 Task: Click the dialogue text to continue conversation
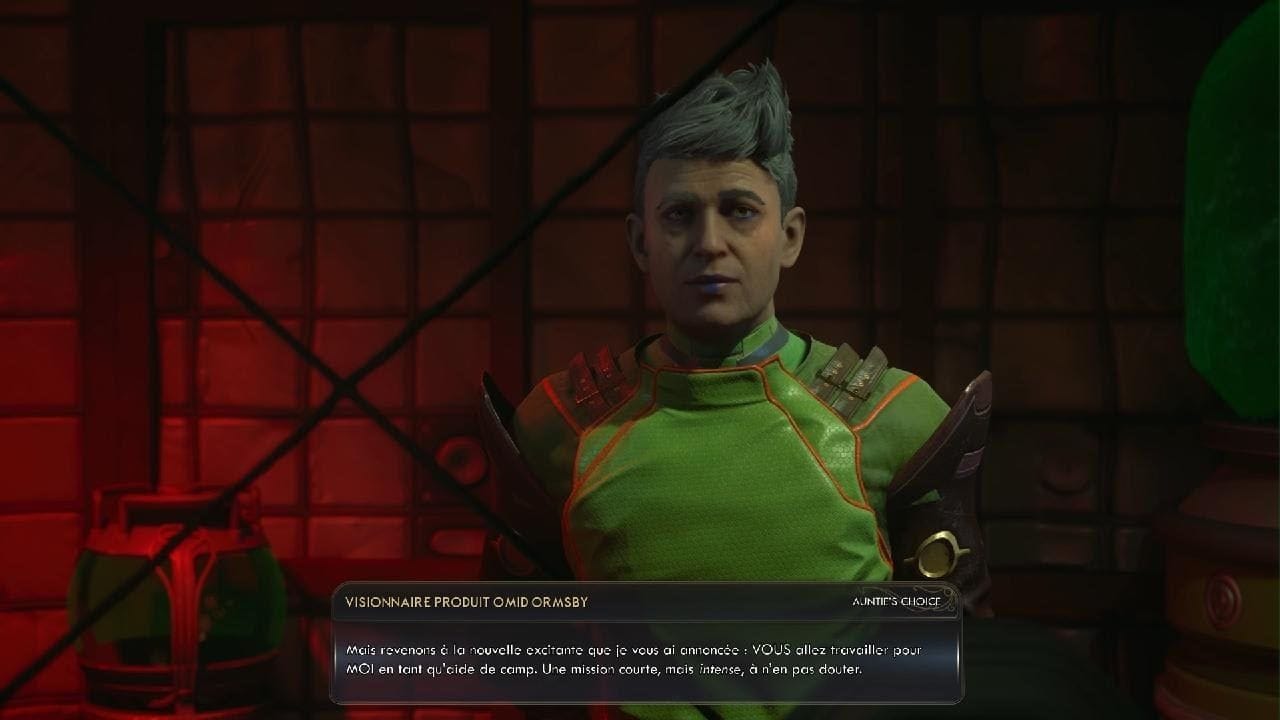(640, 660)
